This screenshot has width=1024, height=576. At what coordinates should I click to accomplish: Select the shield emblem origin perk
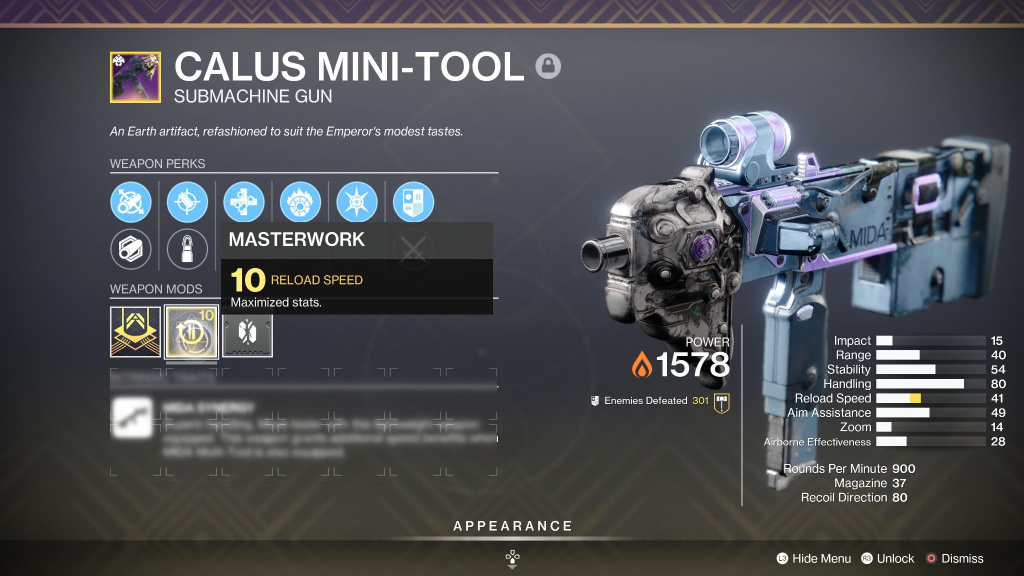click(x=413, y=202)
